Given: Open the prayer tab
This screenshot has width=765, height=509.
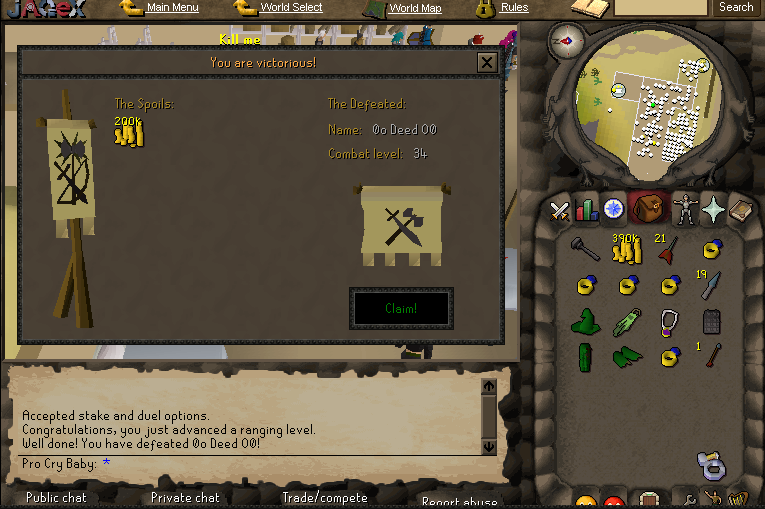Looking at the screenshot, I should pos(714,209).
